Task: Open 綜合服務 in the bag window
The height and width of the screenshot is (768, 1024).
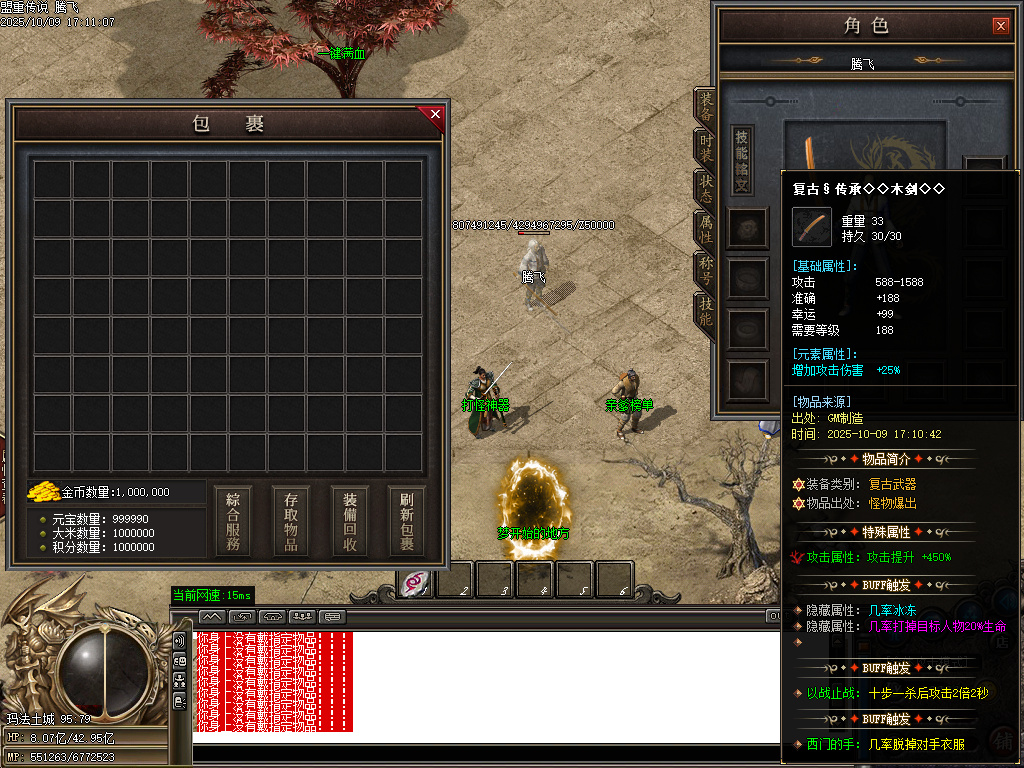Action: 232,521
